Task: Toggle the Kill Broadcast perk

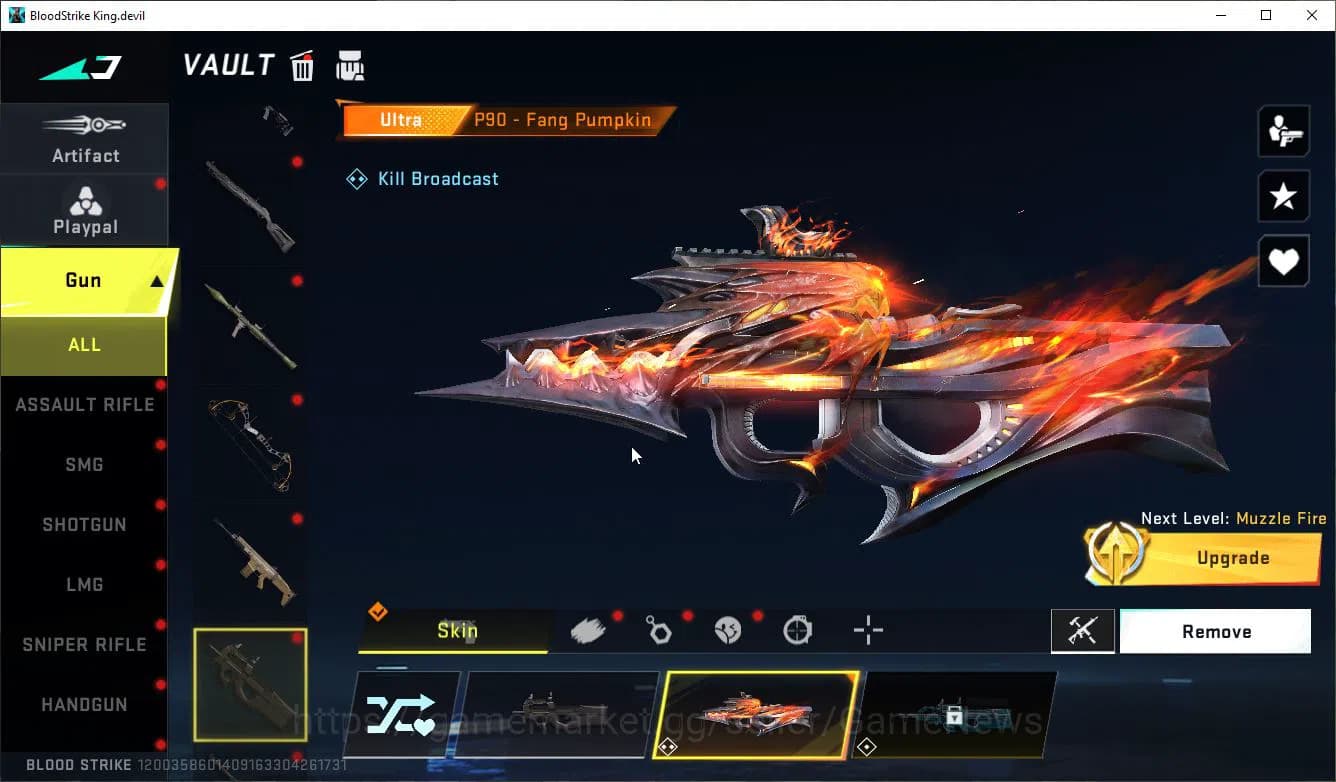Action: (422, 178)
